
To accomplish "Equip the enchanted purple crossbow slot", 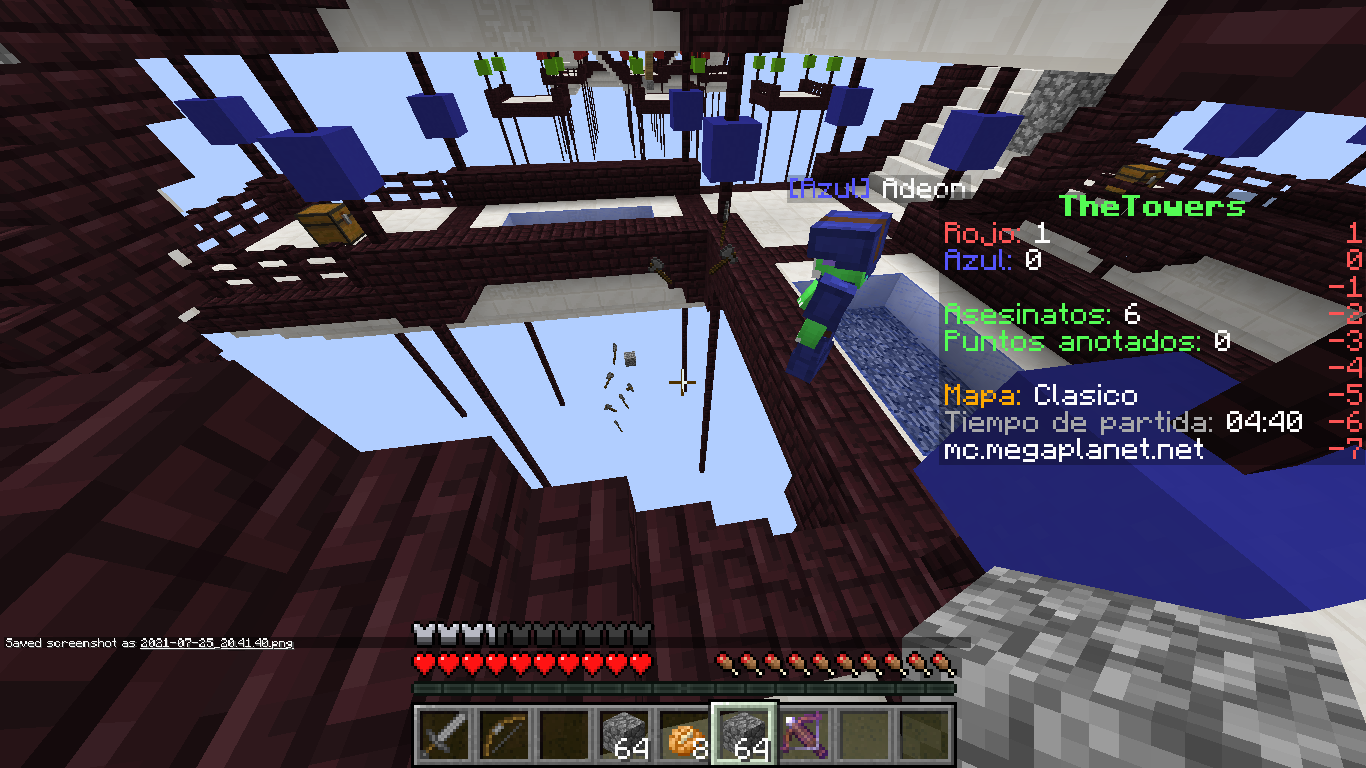I will point(802,734).
